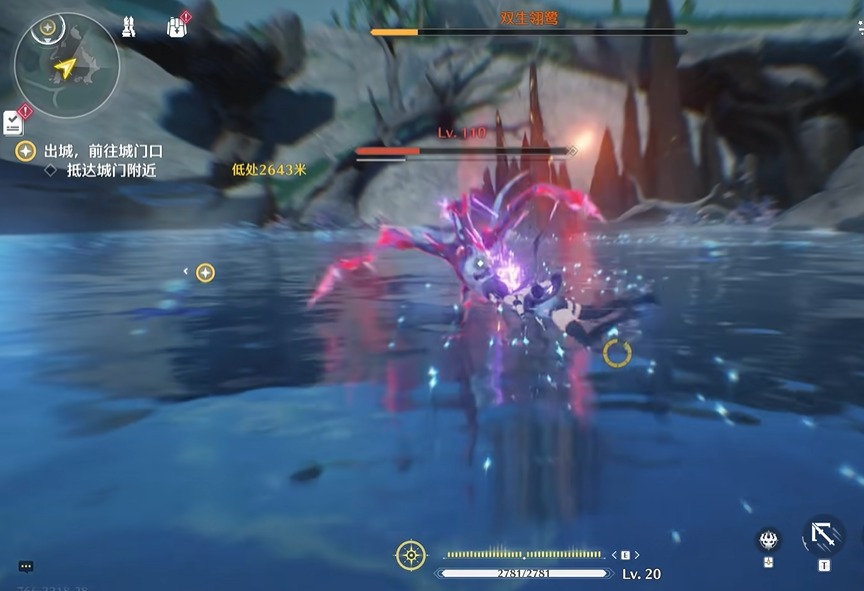Screen dimensions: 864x591
Task: Select the tracked quest 出城，前往城门口
Action: (102, 151)
